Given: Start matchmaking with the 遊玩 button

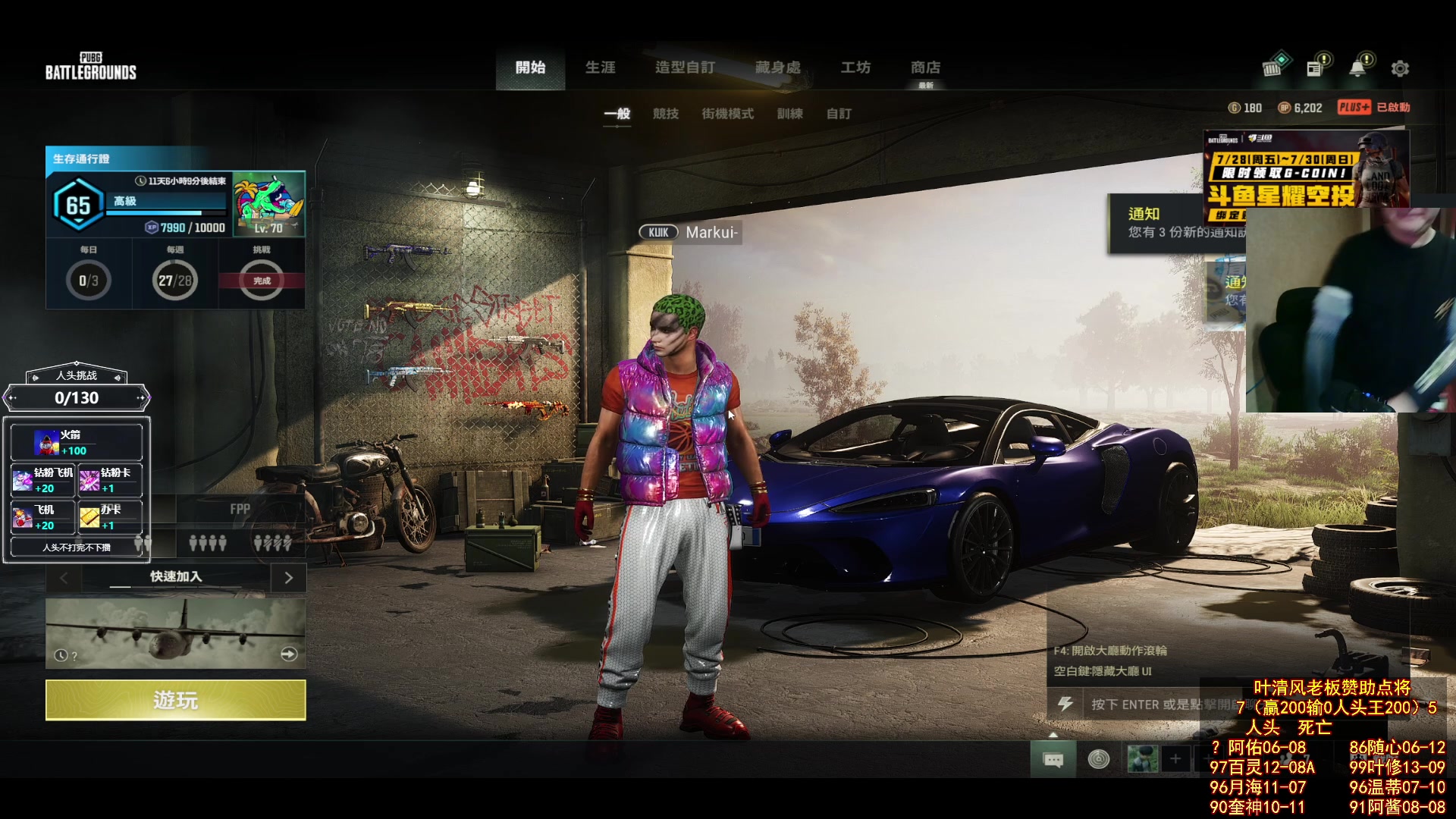Looking at the screenshot, I should pos(175,700).
